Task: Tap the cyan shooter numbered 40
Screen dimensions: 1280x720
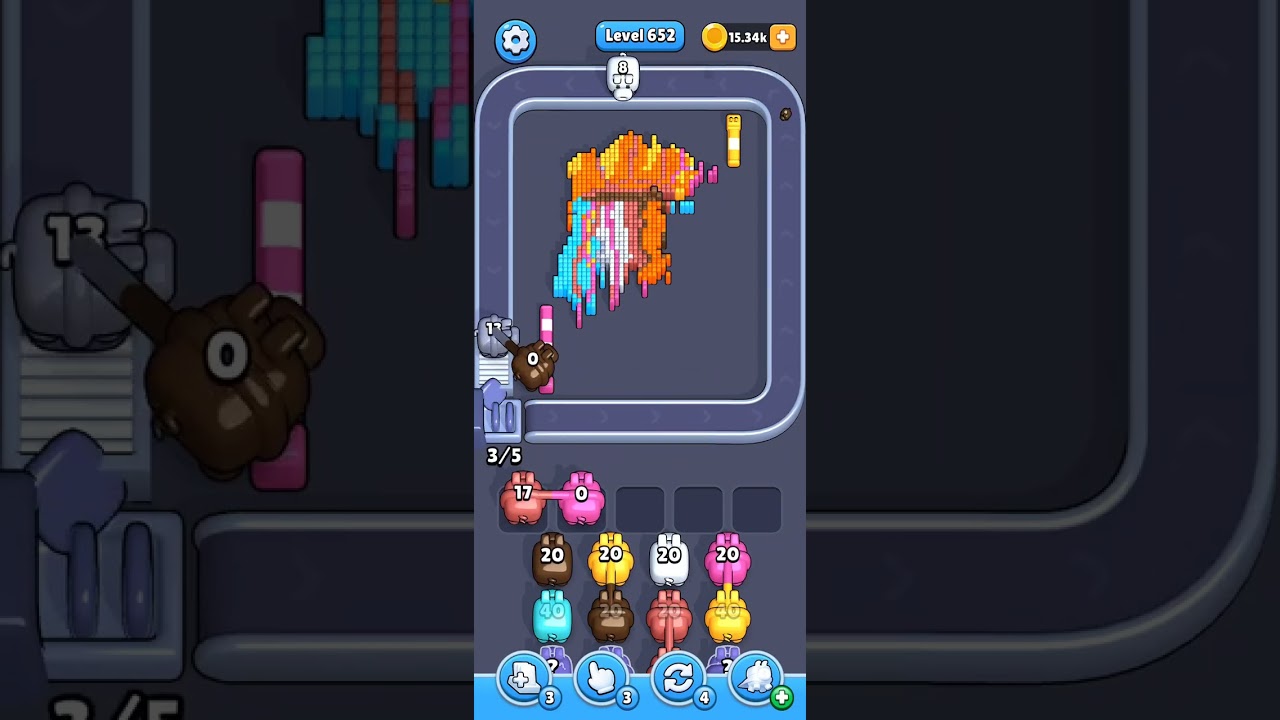Action: coord(552,616)
